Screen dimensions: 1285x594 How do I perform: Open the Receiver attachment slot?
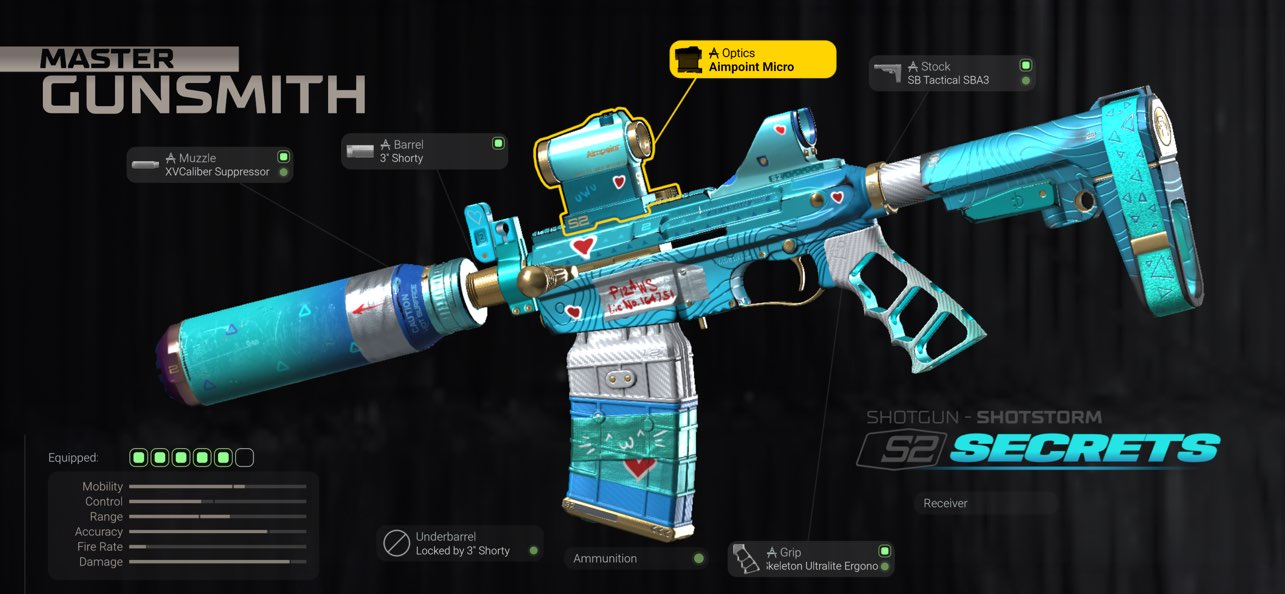985,503
